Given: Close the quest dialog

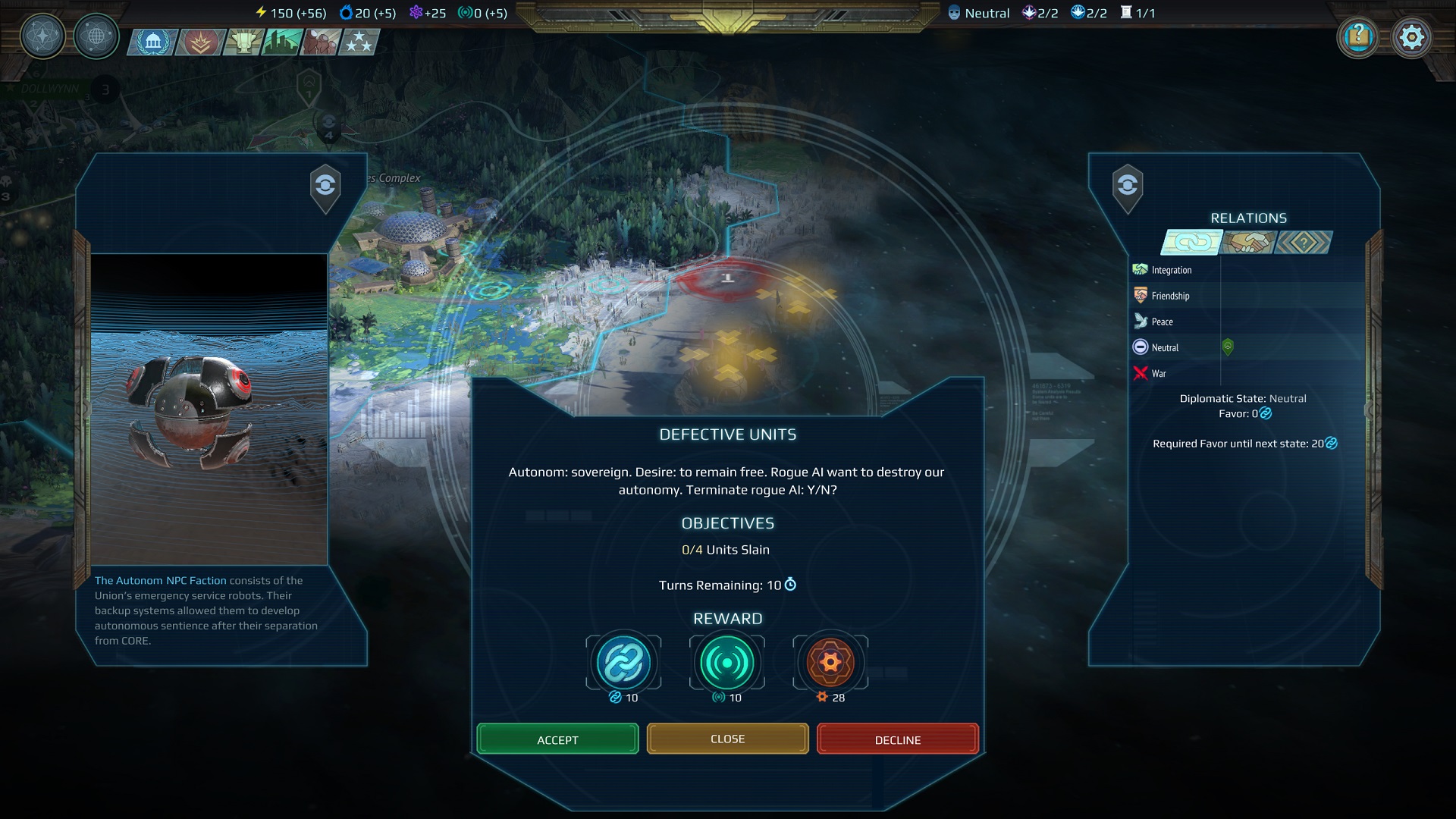Looking at the screenshot, I should pyautogui.click(x=727, y=739).
